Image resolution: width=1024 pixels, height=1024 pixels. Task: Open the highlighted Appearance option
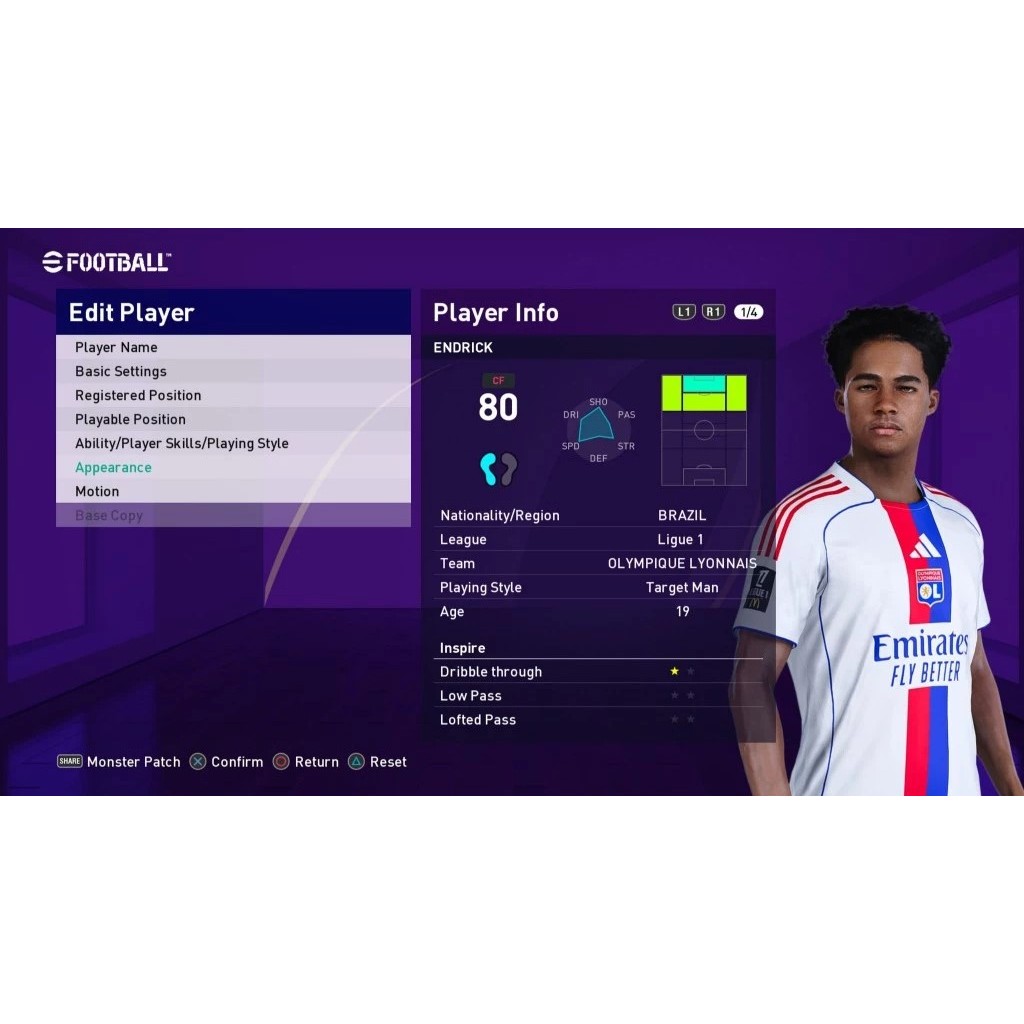(x=113, y=467)
